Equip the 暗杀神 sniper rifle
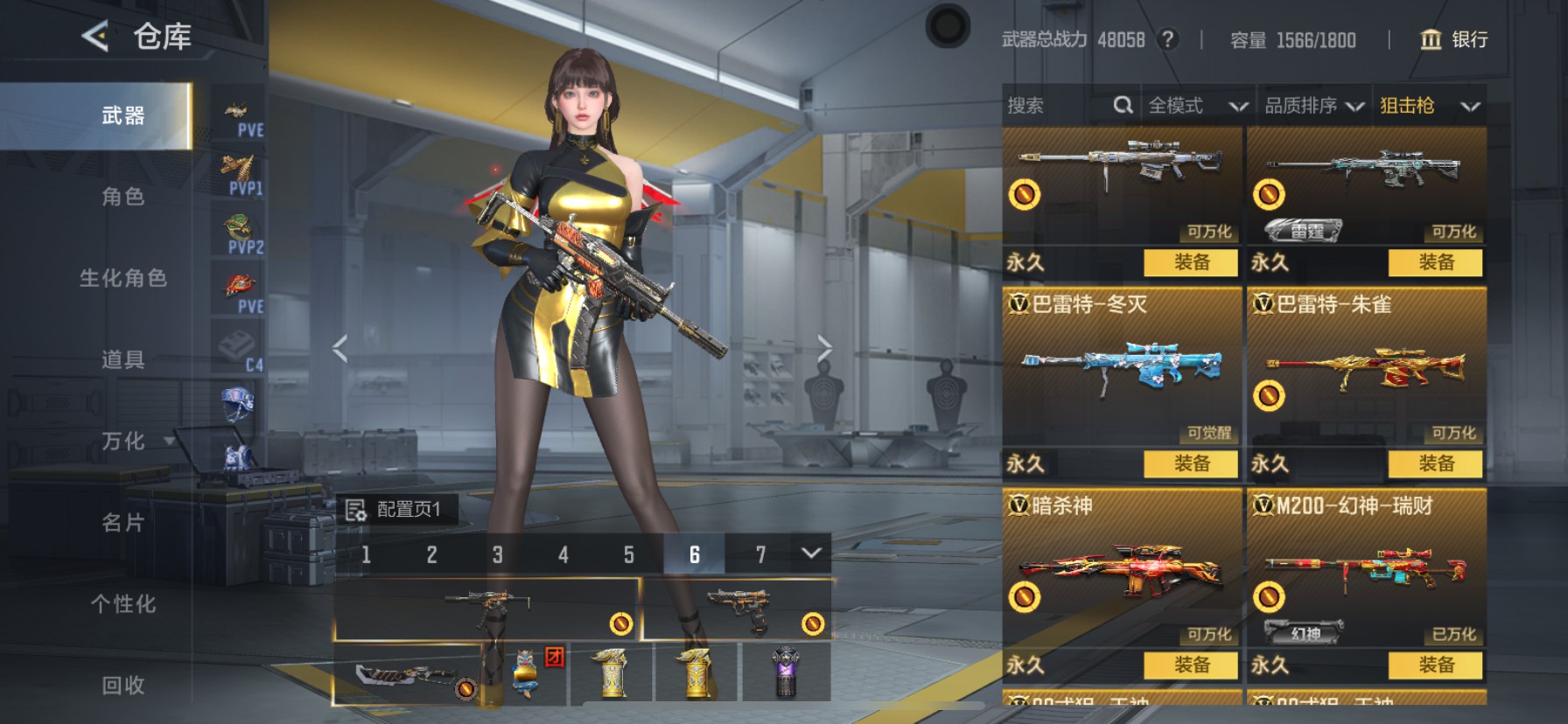This screenshot has height=724, width=1568. pos(1191,665)
